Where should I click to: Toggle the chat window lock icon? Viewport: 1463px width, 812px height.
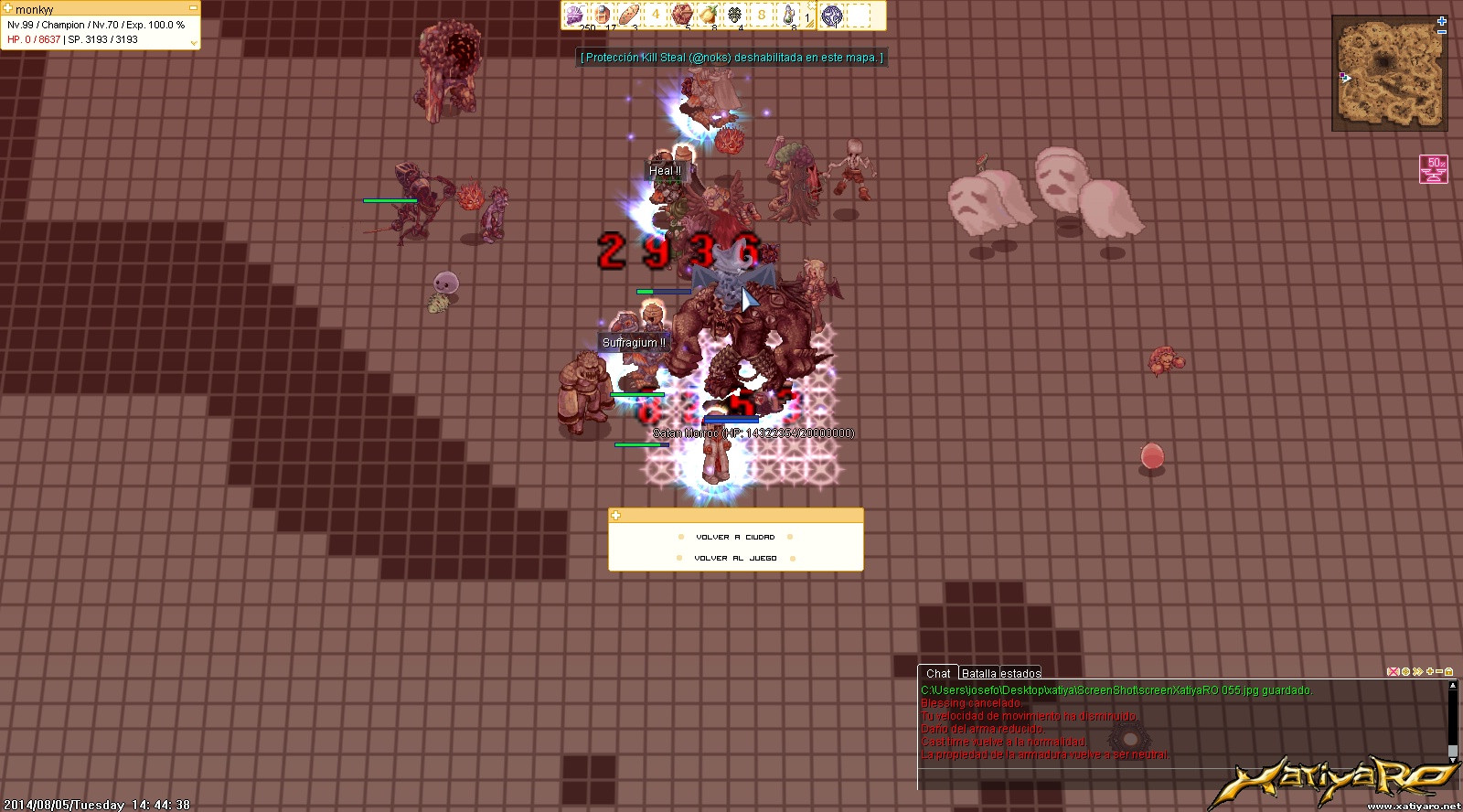pyautogui.click(x=1449, y=672)
